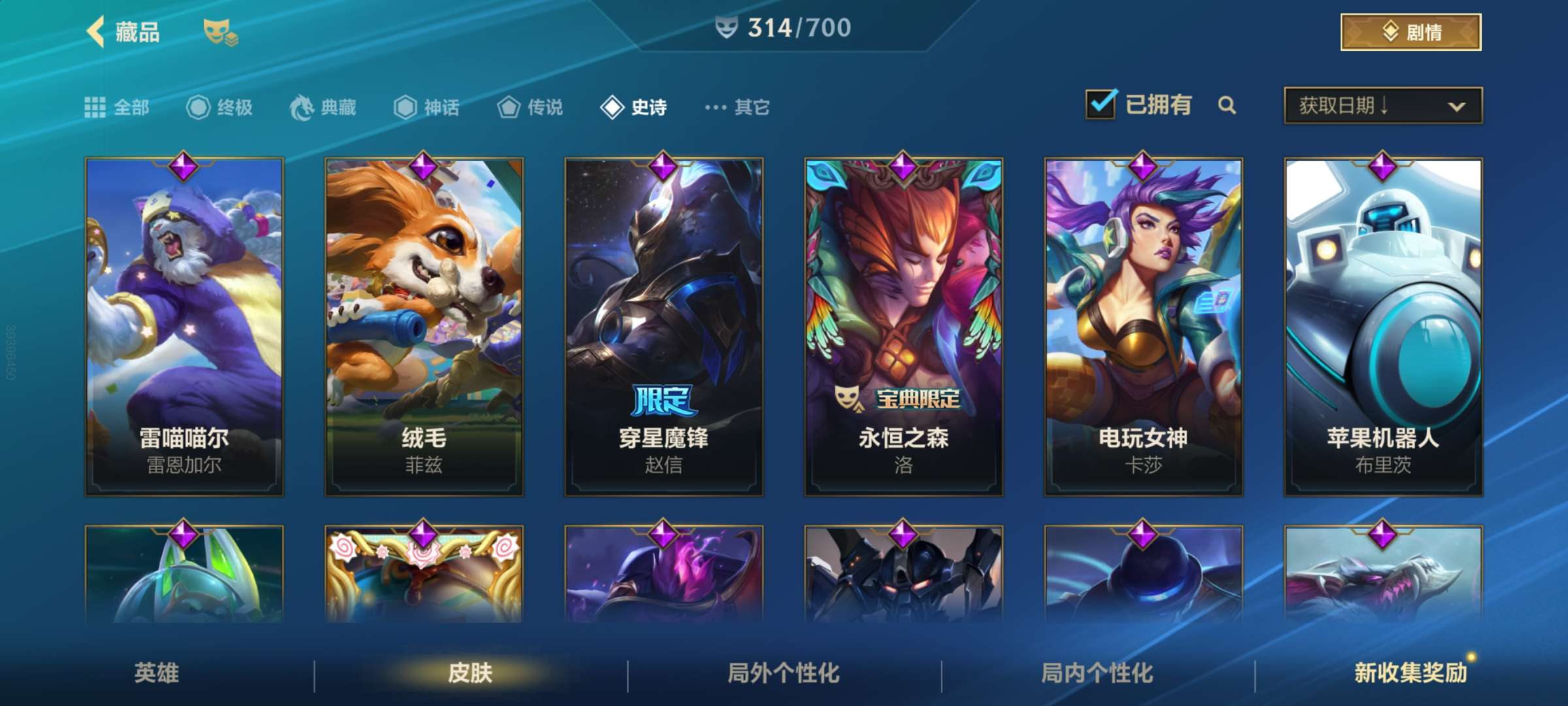Show all skins with 全部 filter
The height and width of the screenshot is (706, 1568).
[x=118, y=107]
